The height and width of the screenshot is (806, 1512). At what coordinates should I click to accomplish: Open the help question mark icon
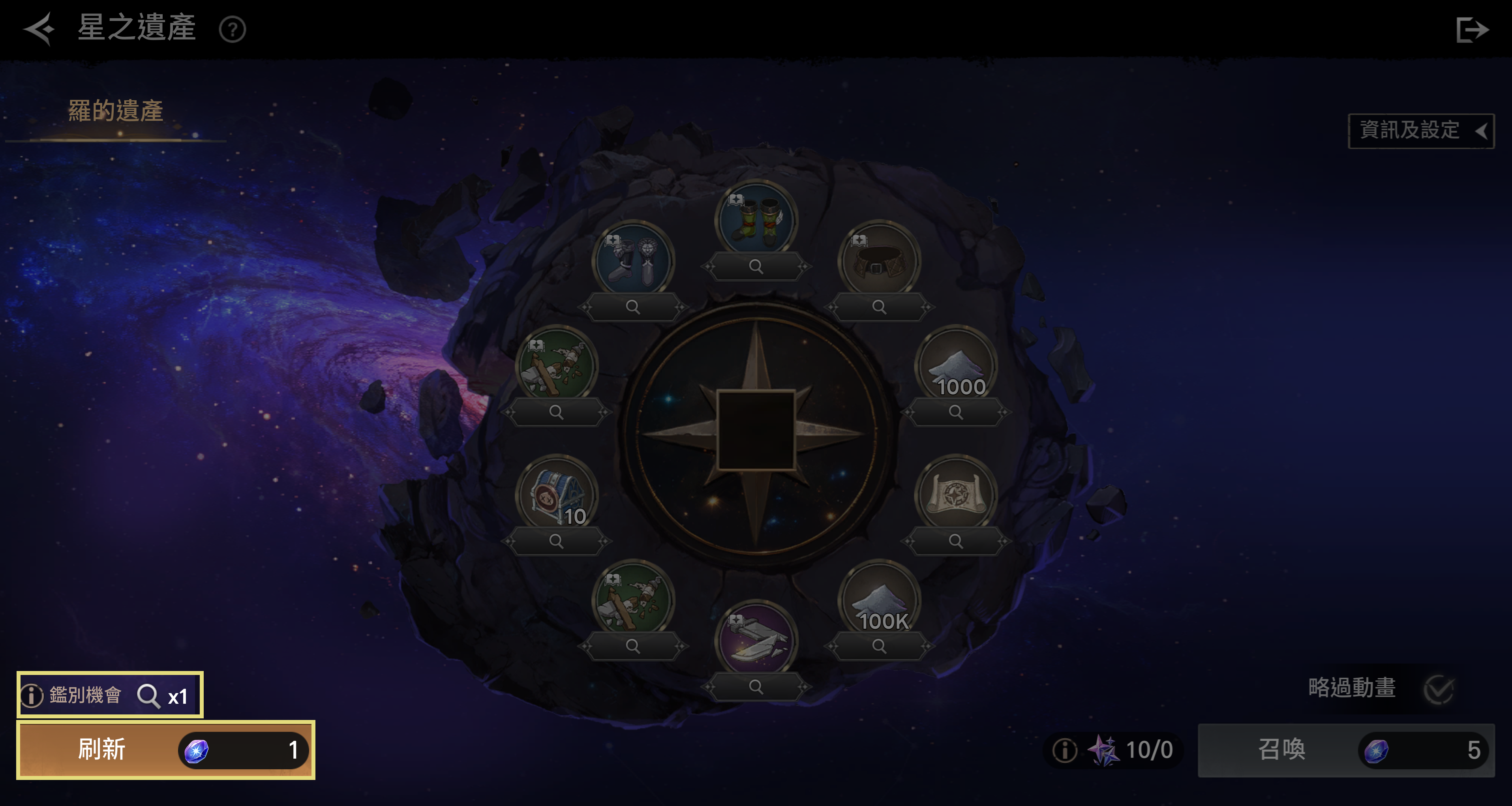pyautogui.click(x=233, y=29)
